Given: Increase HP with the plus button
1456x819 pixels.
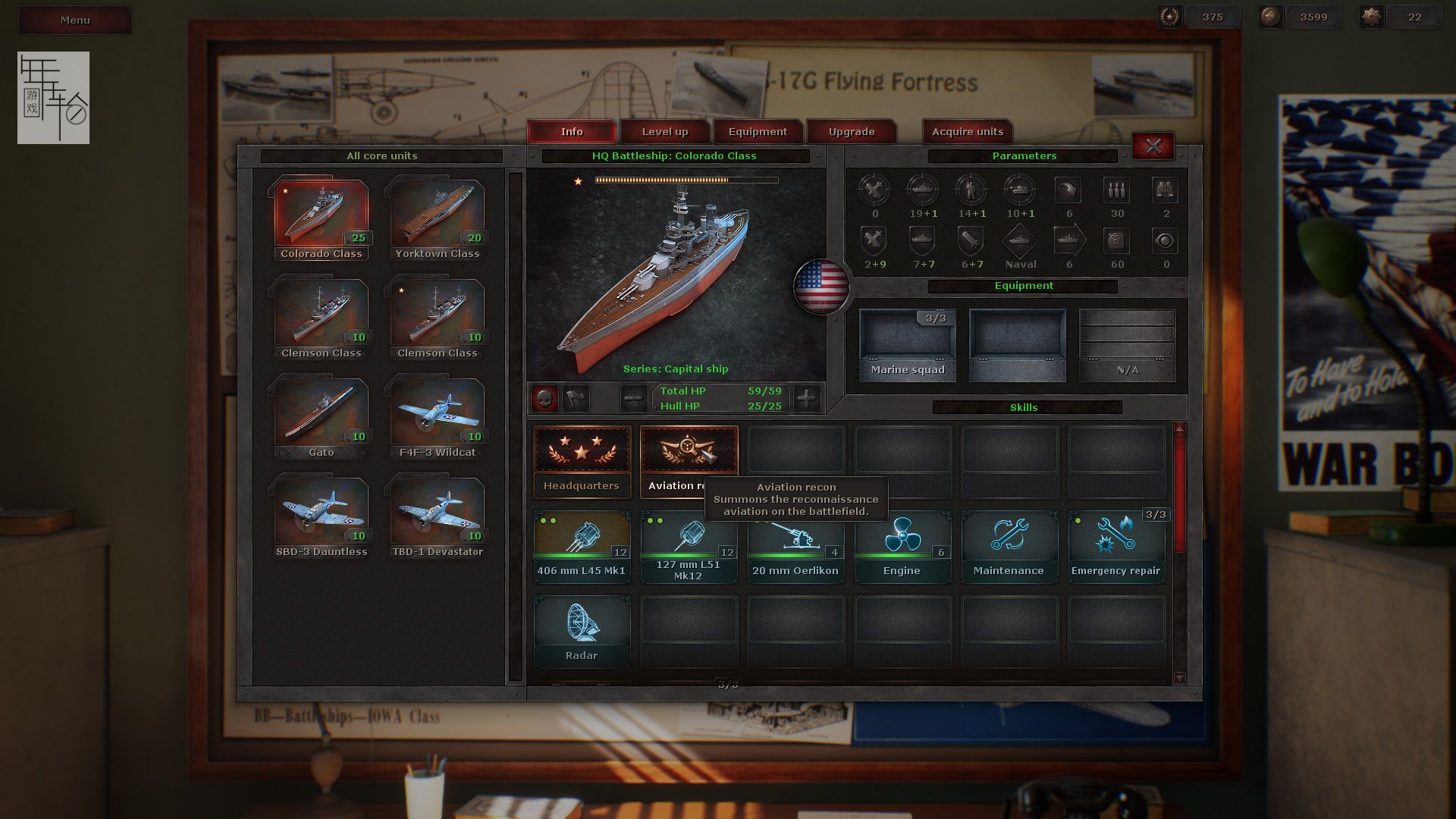Looking at the screenshot, I should pyautogui.click(x=806, y=398).
